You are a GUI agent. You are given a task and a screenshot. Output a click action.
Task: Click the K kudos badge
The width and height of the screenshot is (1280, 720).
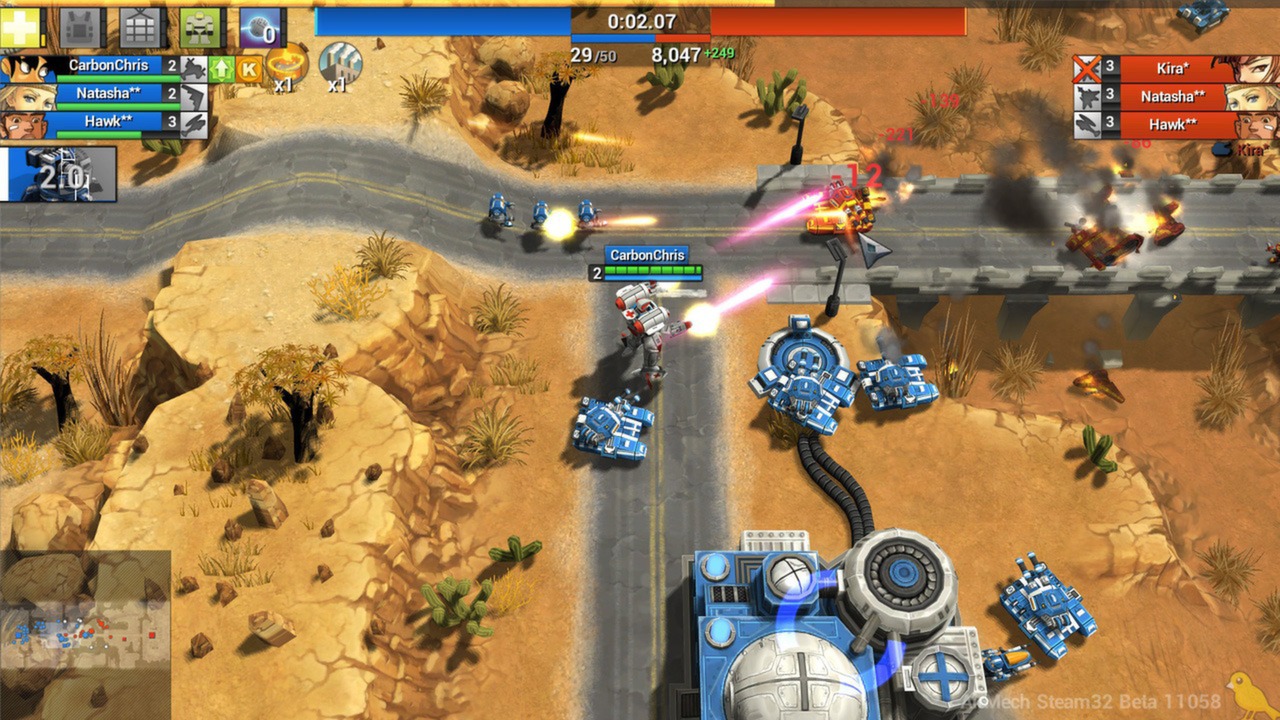point(250,68)
